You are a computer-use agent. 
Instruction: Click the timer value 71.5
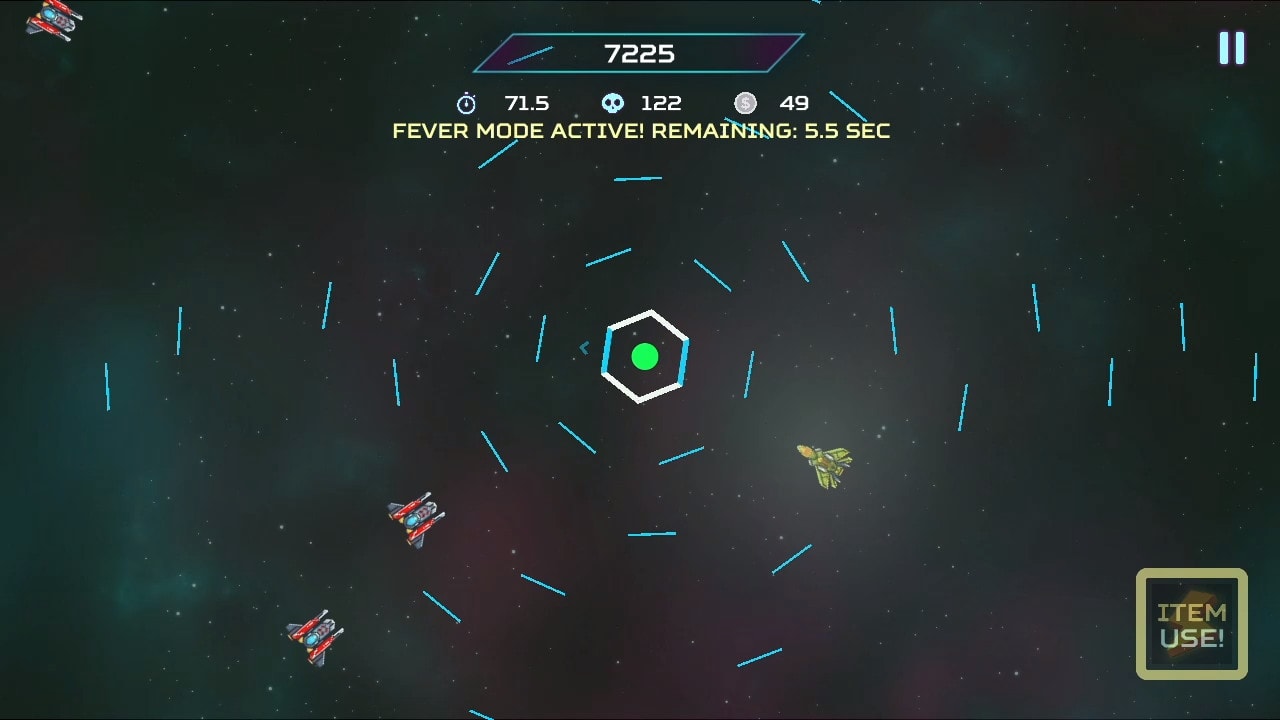[527, 102]
